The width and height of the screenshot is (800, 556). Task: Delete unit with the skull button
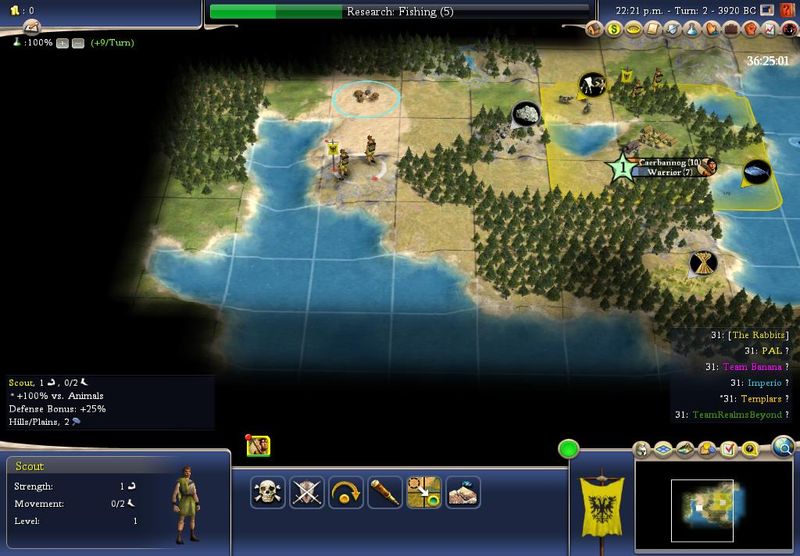[x=267, y=492]
